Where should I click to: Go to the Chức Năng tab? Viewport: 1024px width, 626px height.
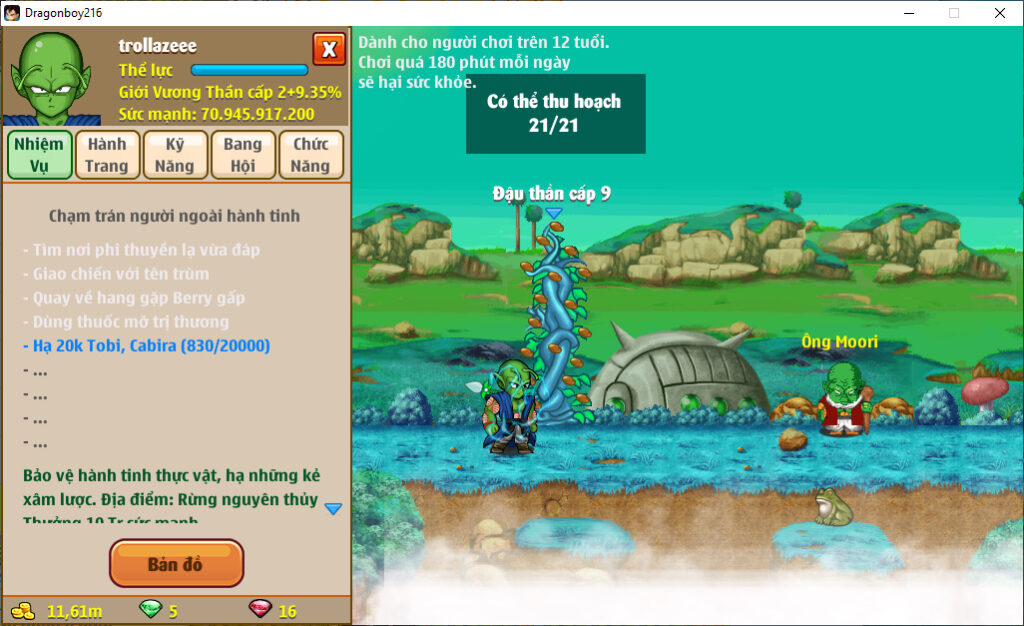coord(311,155)
